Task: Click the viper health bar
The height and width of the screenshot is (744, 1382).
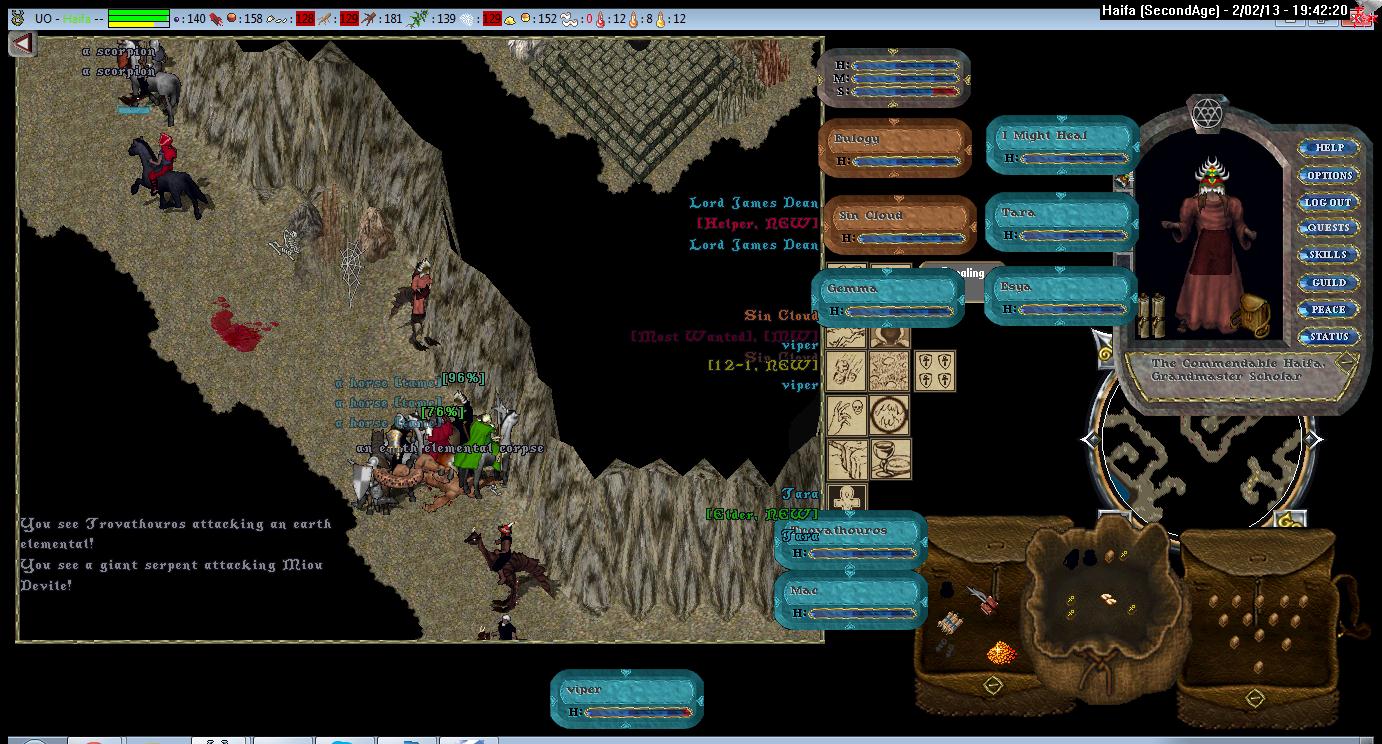Action: (x=627, y=699)
